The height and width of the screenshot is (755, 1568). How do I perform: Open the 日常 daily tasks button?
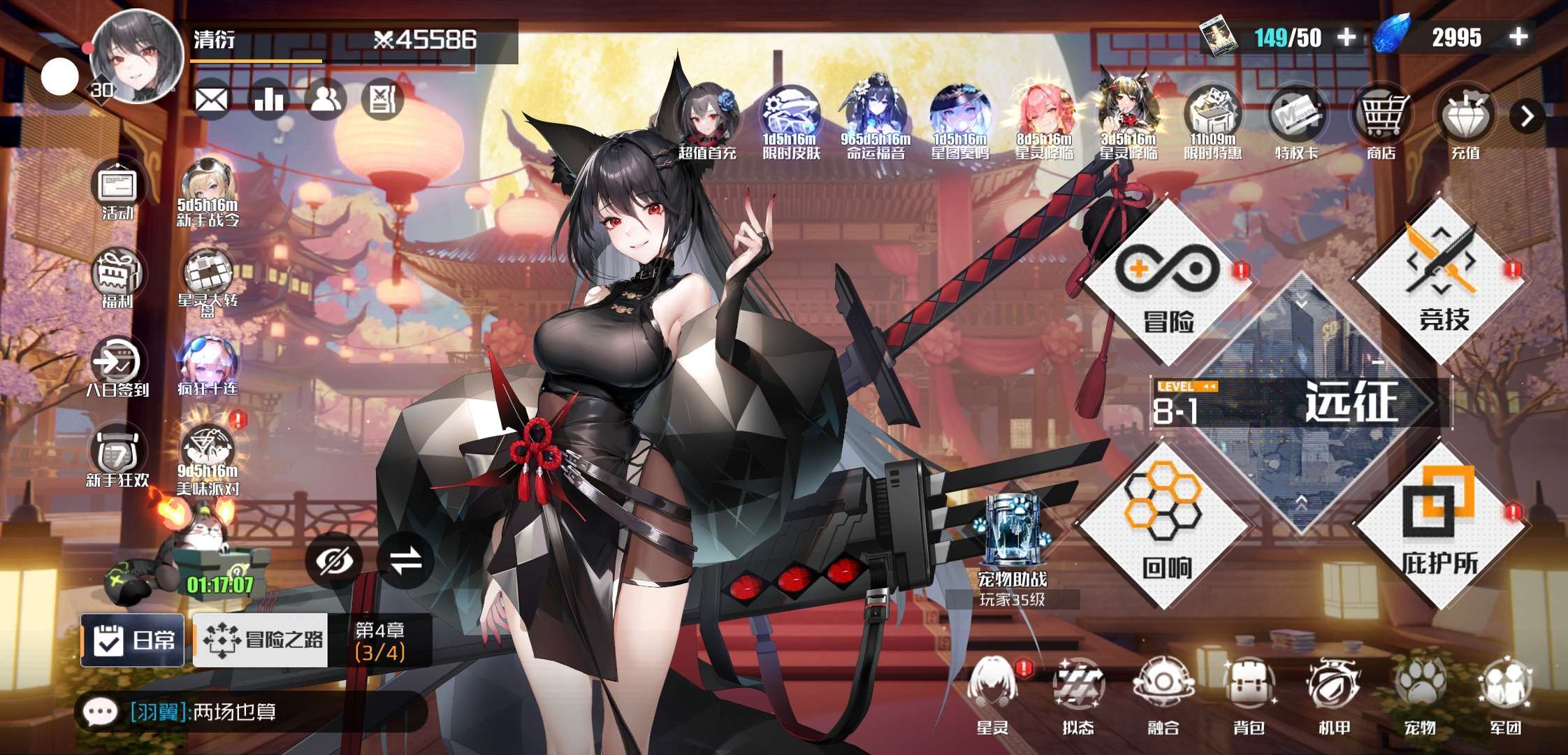pyautogui.click(x=133, y=640)
